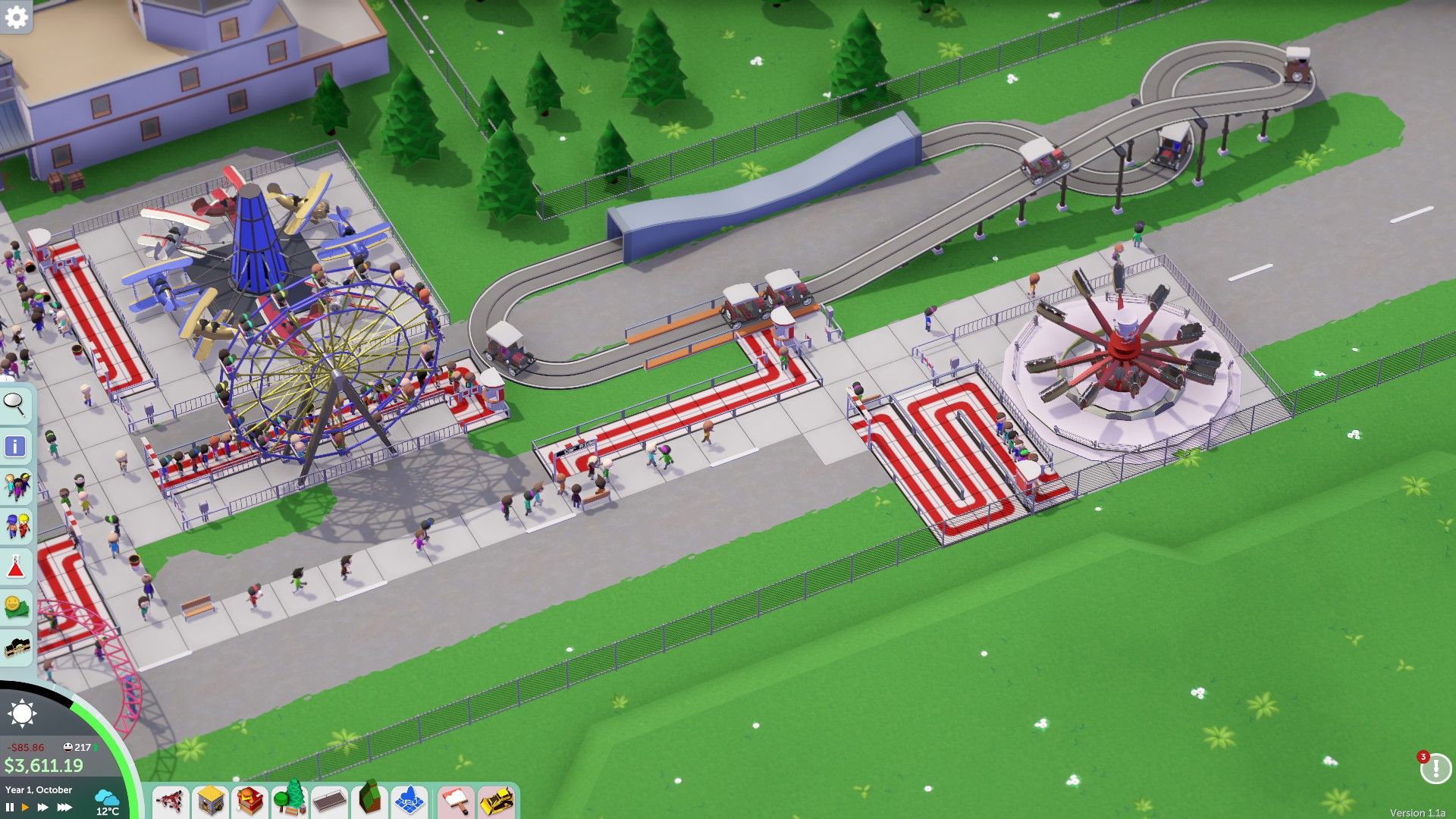The height and width of the screenshot is (819, 1456).
Task: Open the park finances panel
Action: tap(17, 603)
